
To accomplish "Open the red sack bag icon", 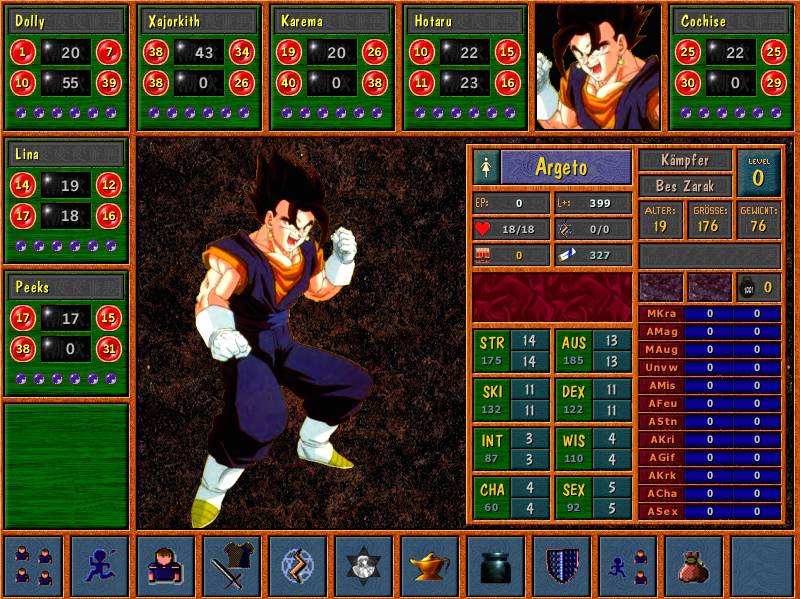I will [694, 566].
